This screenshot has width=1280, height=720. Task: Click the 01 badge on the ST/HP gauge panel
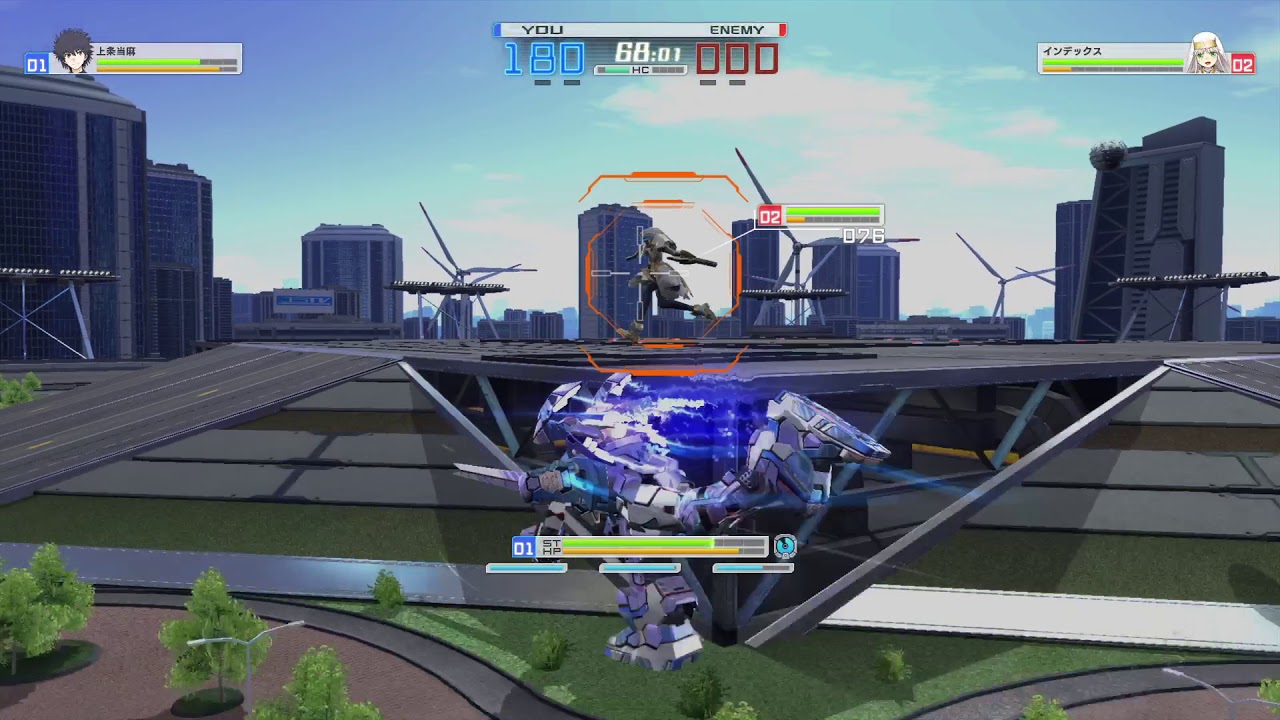tap(523, 547)
